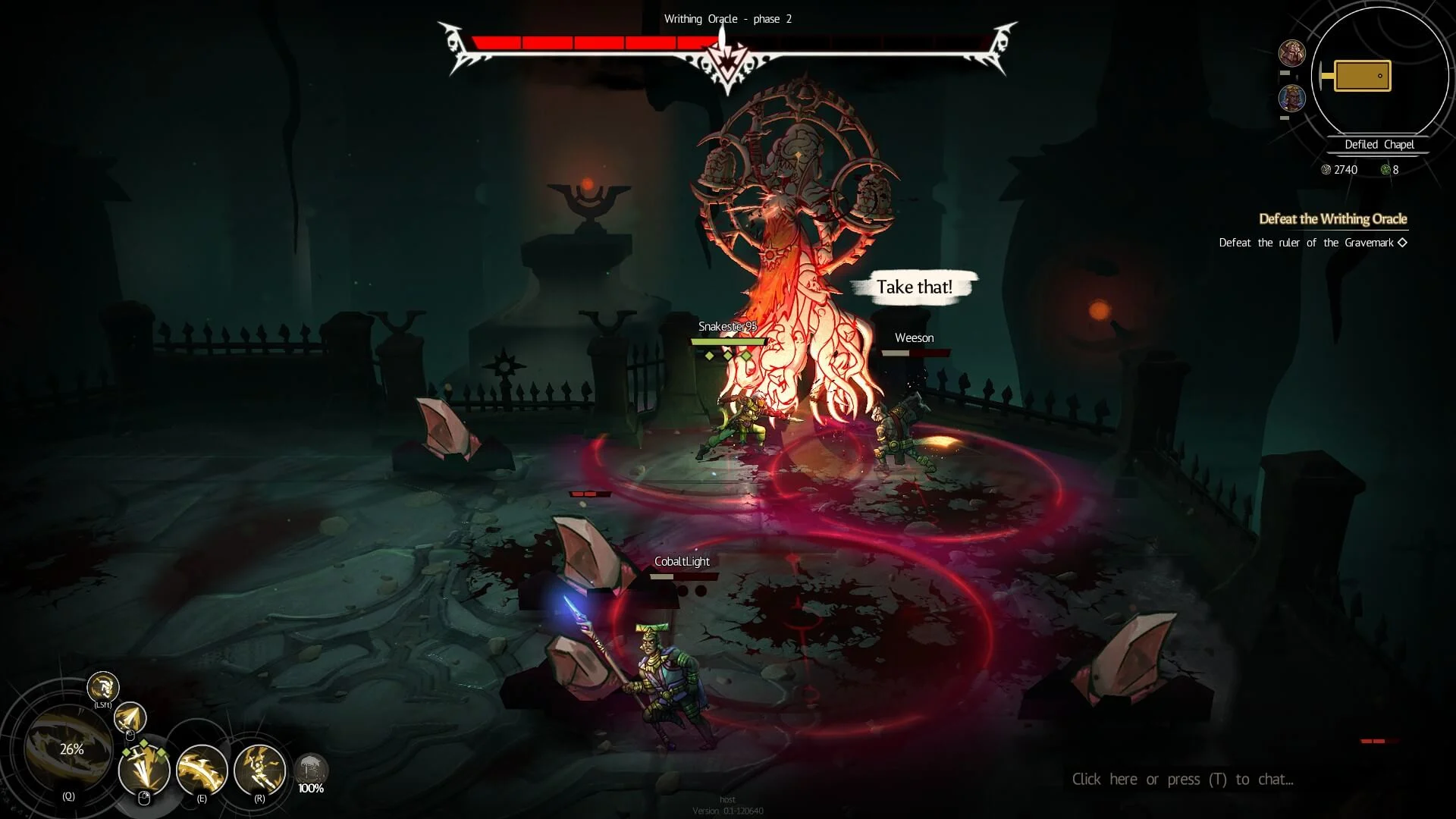Activate the golden arc slash ability (E)

[x=202, y=770]
